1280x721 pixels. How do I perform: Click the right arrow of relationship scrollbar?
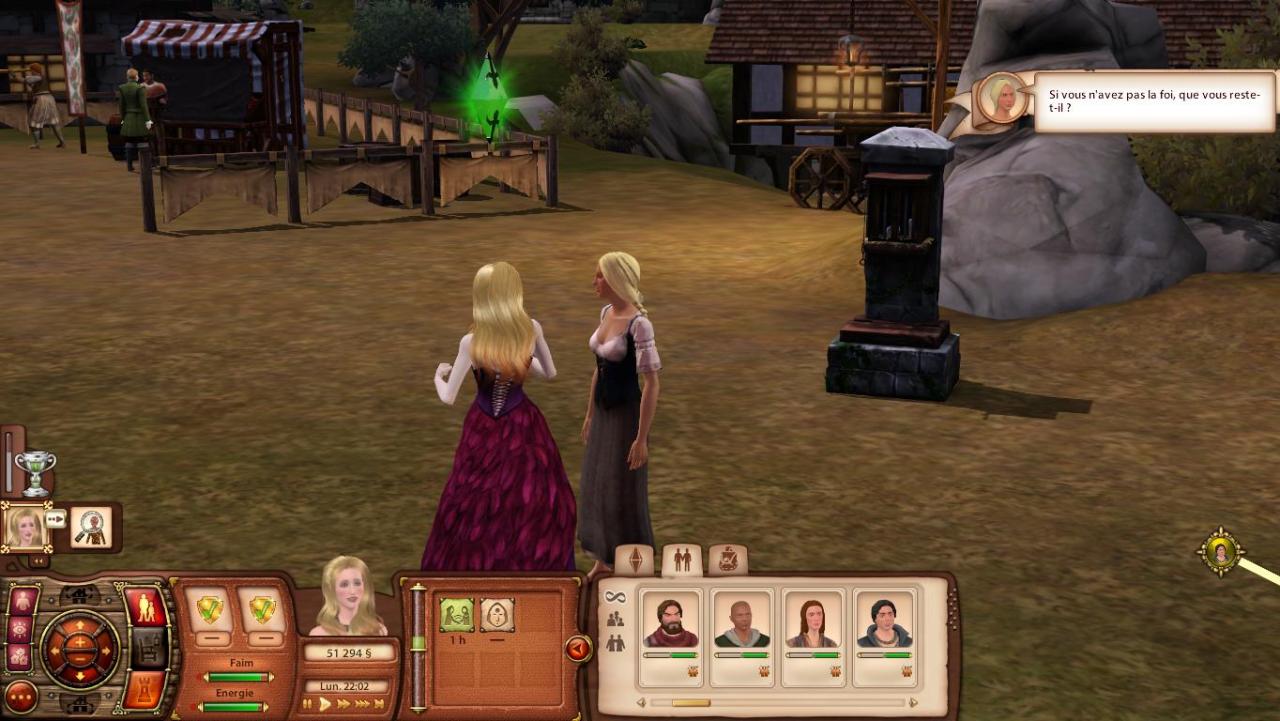(913, 703)
